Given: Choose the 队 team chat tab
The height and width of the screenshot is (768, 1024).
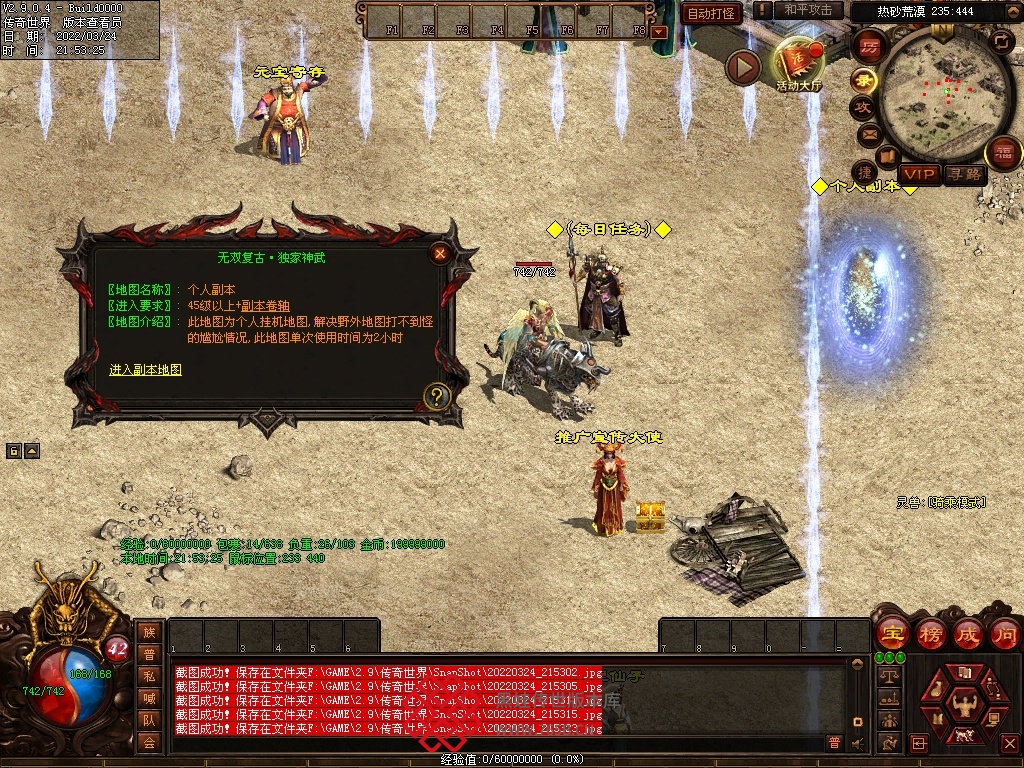Looking at the screenshot, I should click(x=149, y=720).
